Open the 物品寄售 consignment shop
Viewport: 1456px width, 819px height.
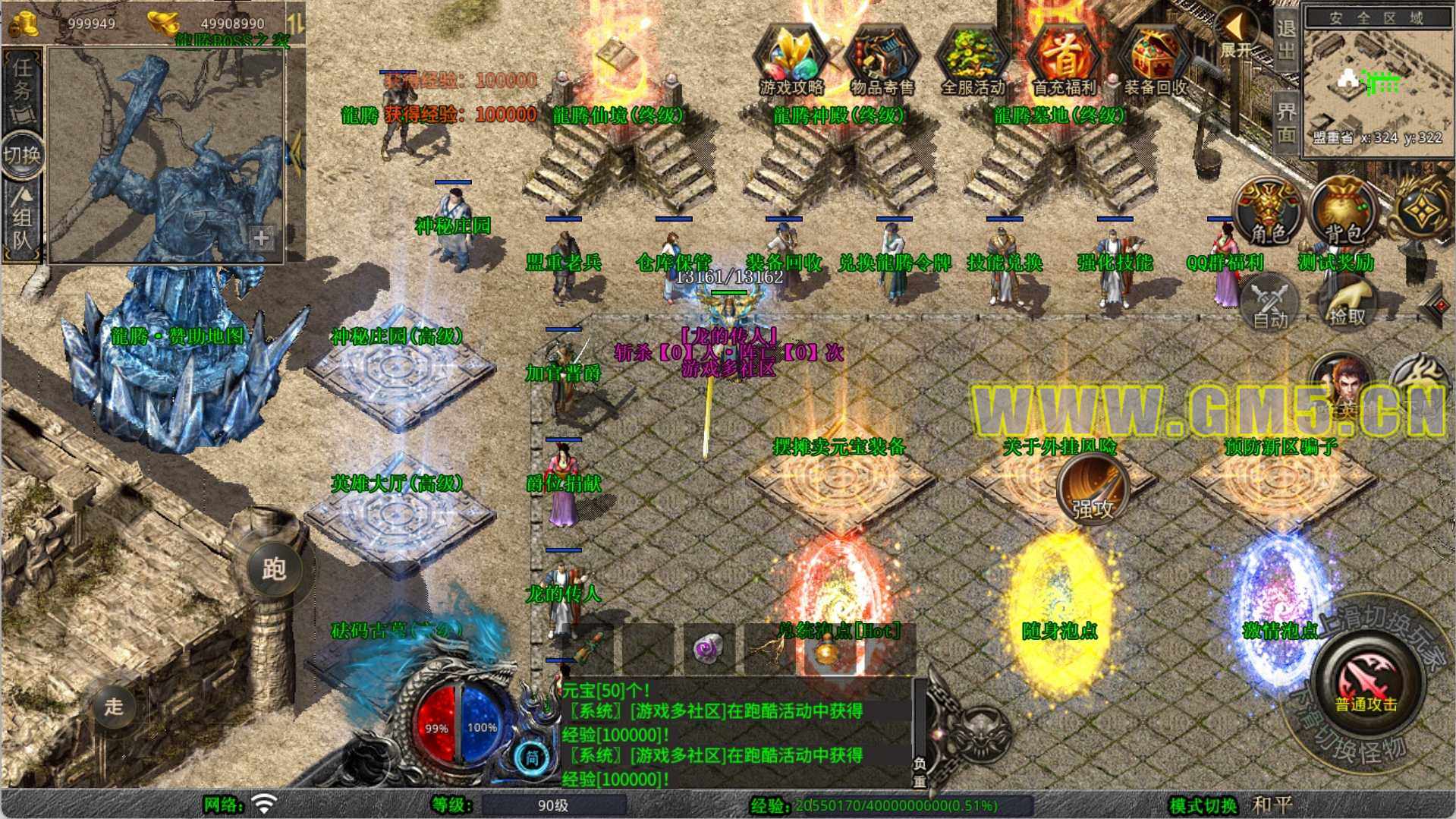882,61
